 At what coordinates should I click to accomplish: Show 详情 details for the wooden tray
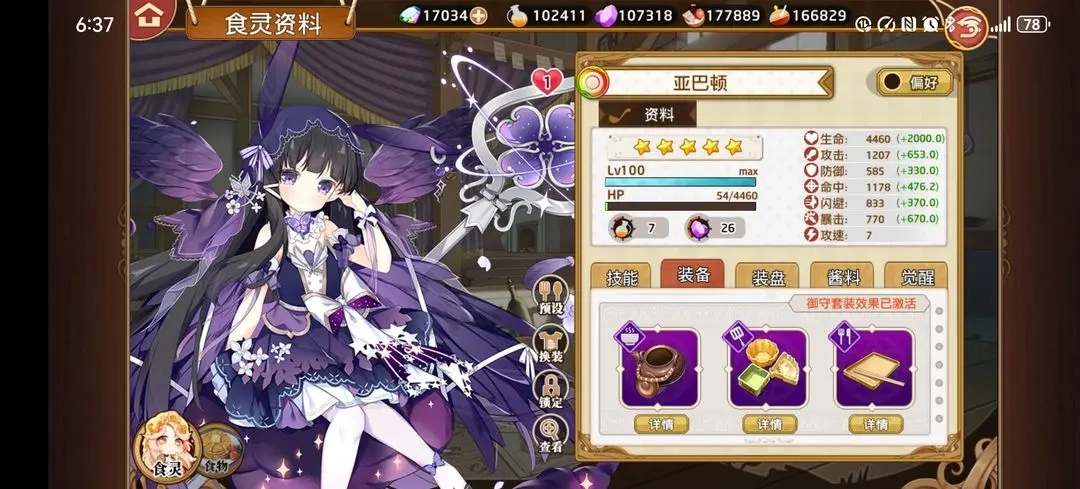[x=875, y=424]
